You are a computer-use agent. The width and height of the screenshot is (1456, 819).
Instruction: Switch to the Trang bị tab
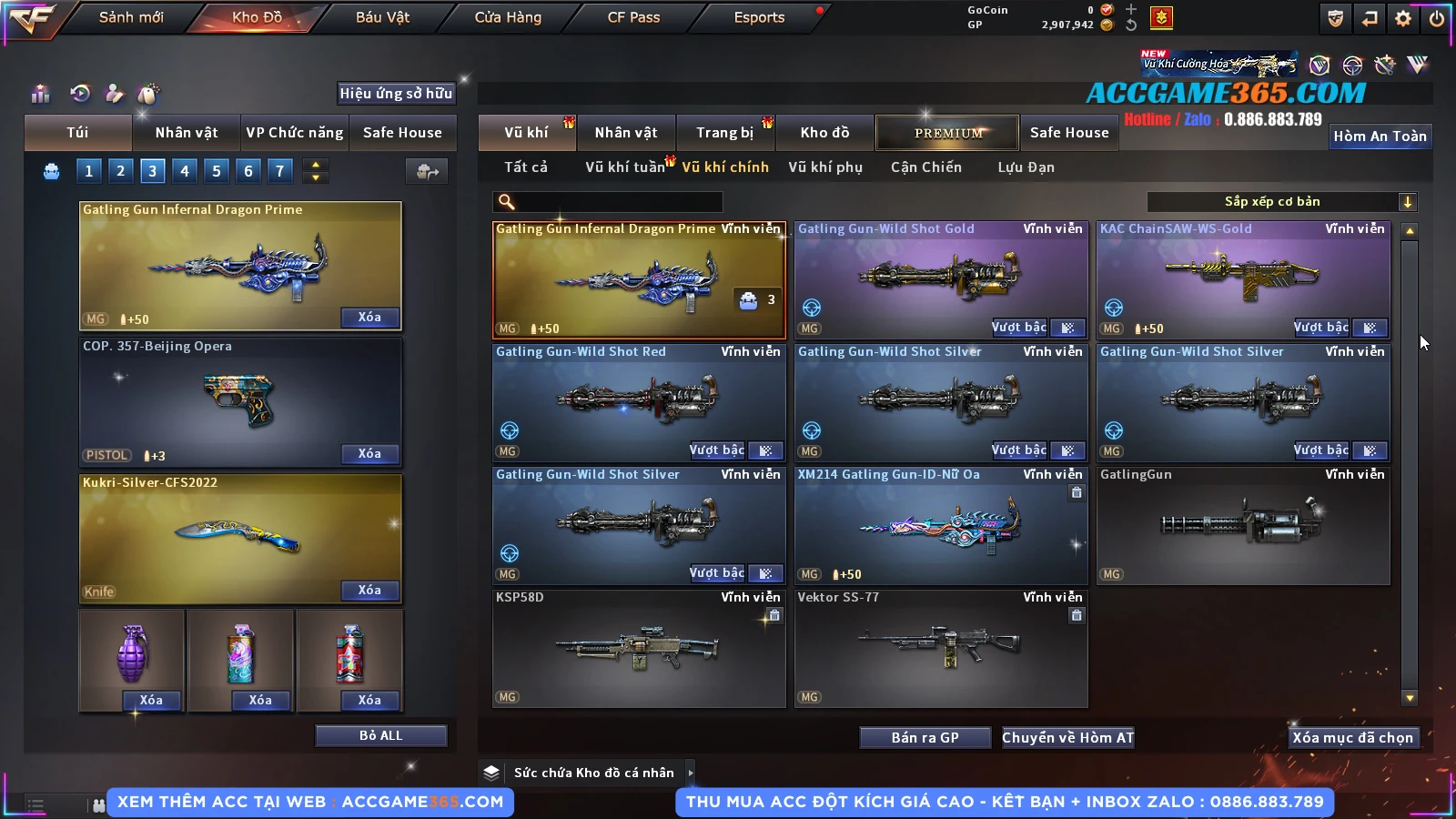pos(724,133)
